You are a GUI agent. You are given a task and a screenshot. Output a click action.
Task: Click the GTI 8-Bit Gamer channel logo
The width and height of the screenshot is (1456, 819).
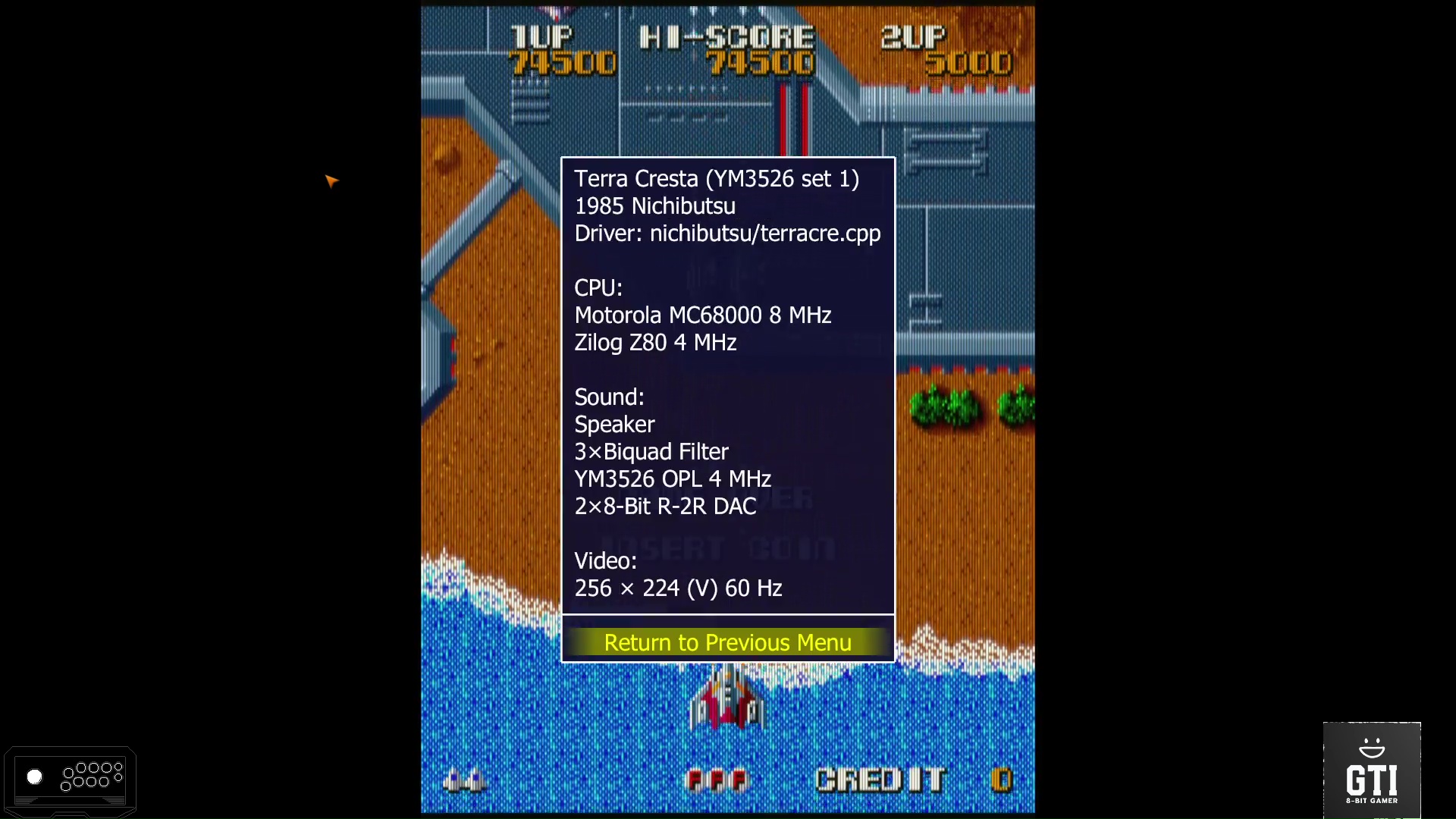pyautogui.click(x=1371, y=770)
